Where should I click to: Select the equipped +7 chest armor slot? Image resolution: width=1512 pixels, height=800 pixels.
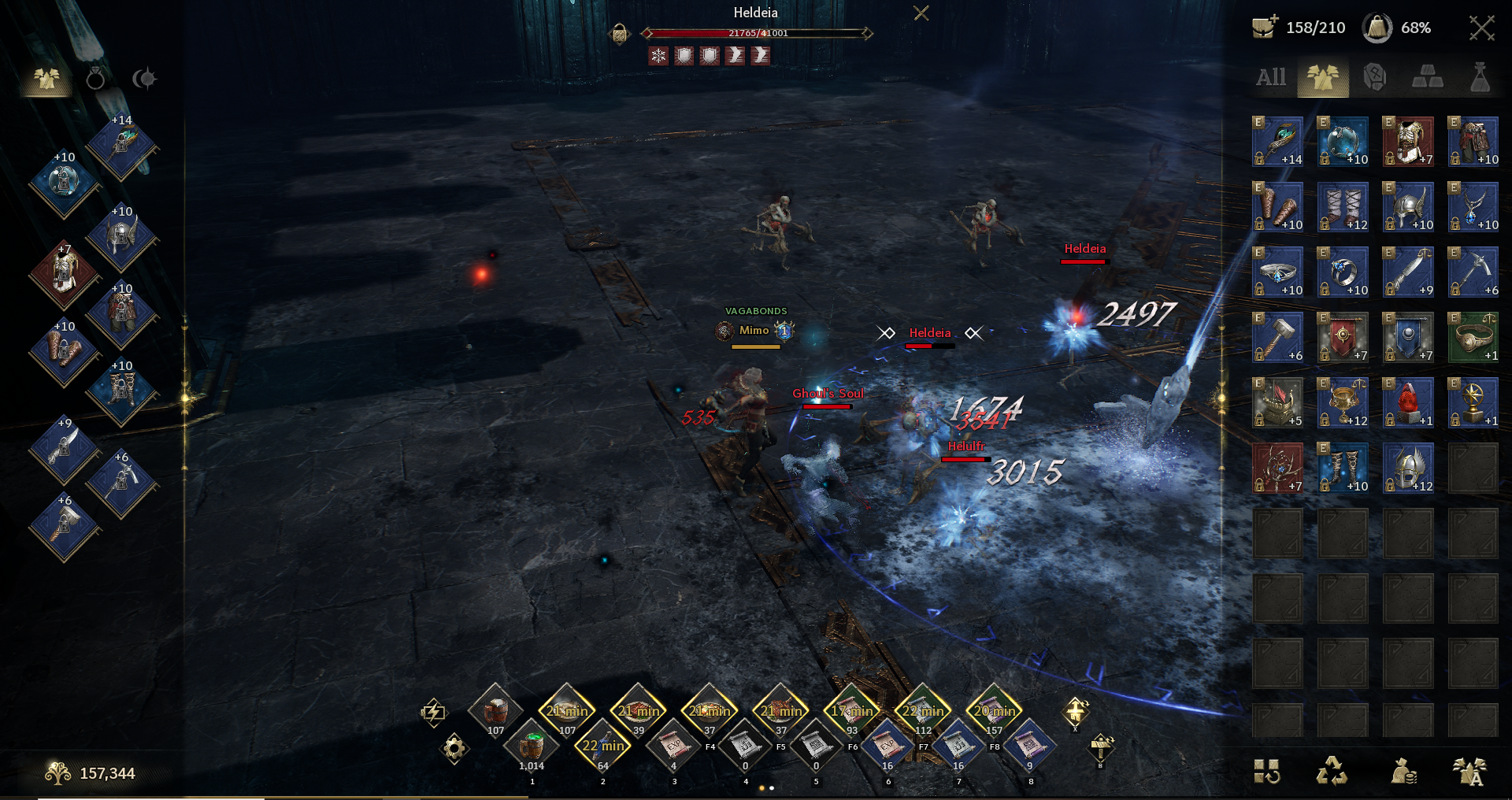click(65, 274)
